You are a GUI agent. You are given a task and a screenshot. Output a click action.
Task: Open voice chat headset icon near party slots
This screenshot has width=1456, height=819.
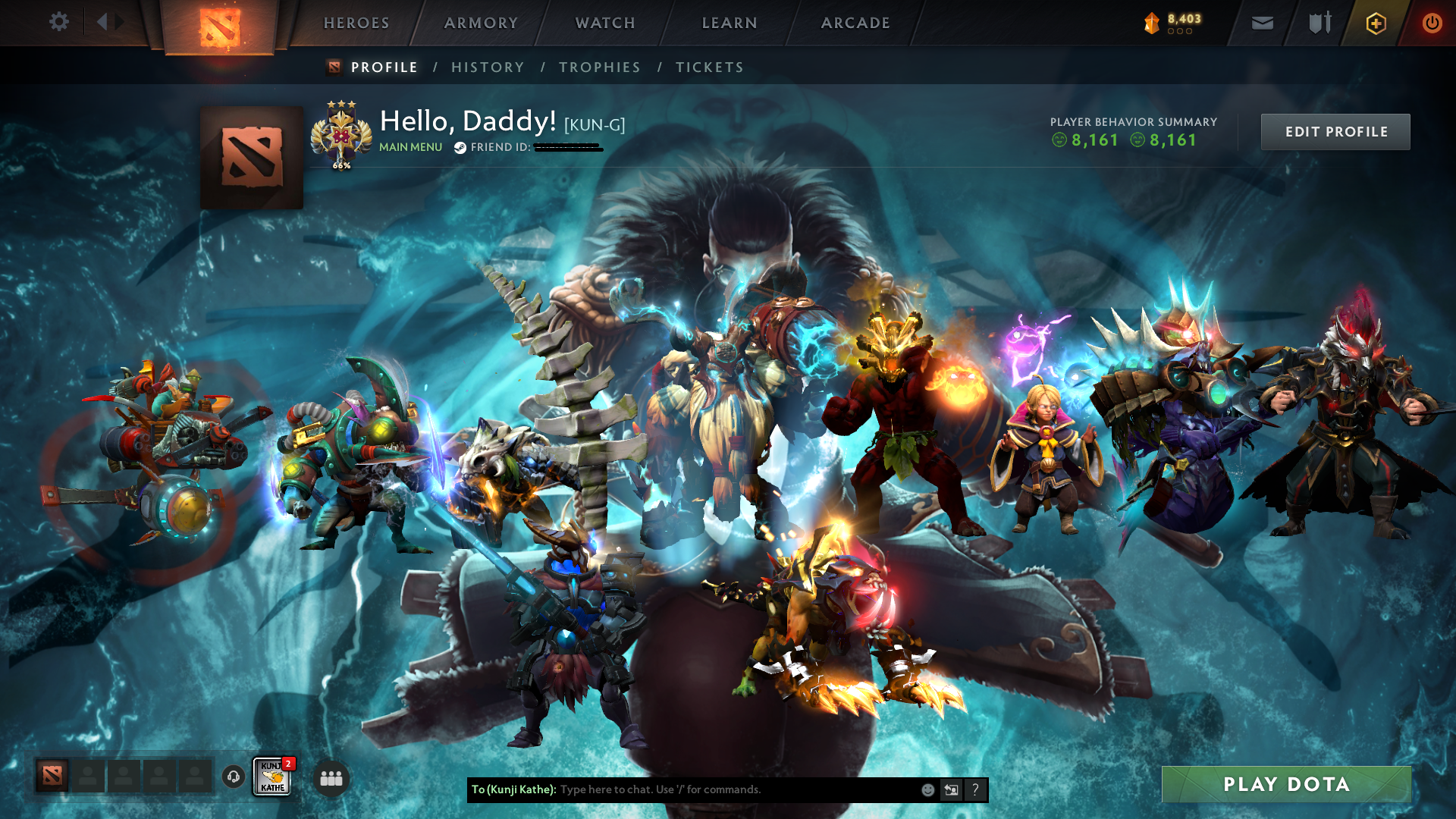[232, 777]
